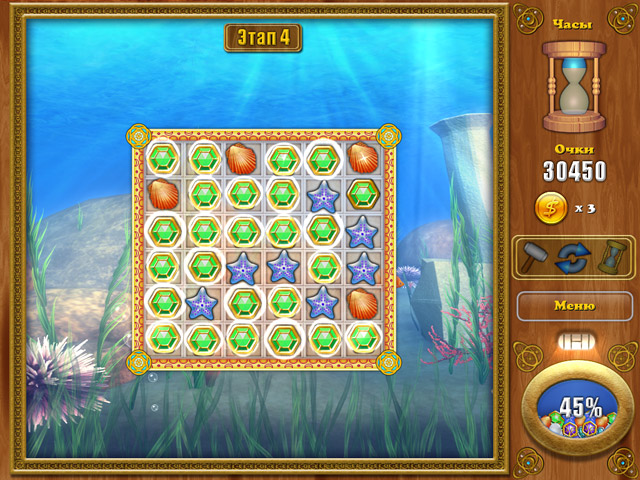Choose the green gem in the bottom-right corner
Viewport: 640px width, 480px height.
(x=362, y=336)
